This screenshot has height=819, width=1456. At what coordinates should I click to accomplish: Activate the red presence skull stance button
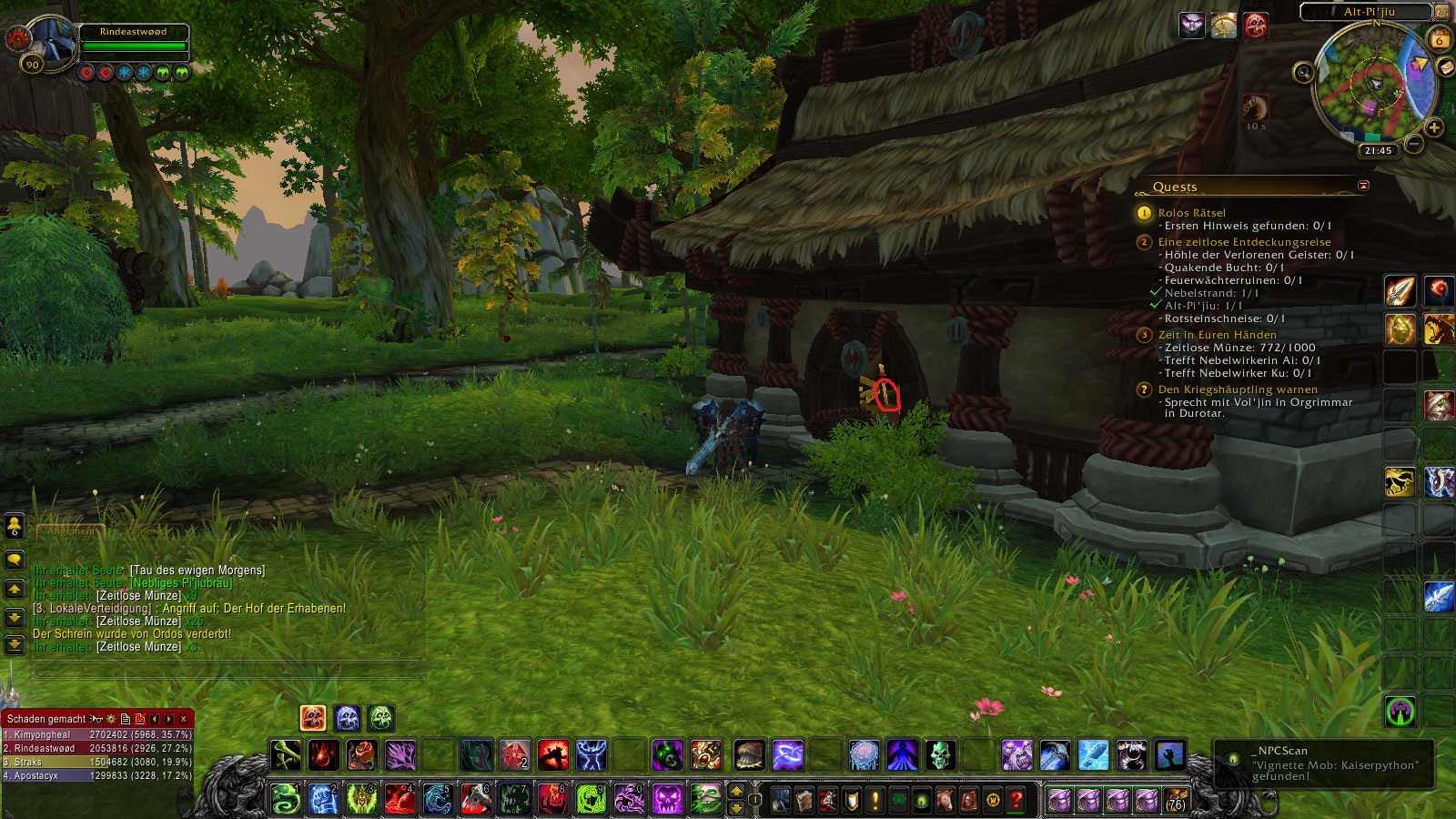(313, 718)
